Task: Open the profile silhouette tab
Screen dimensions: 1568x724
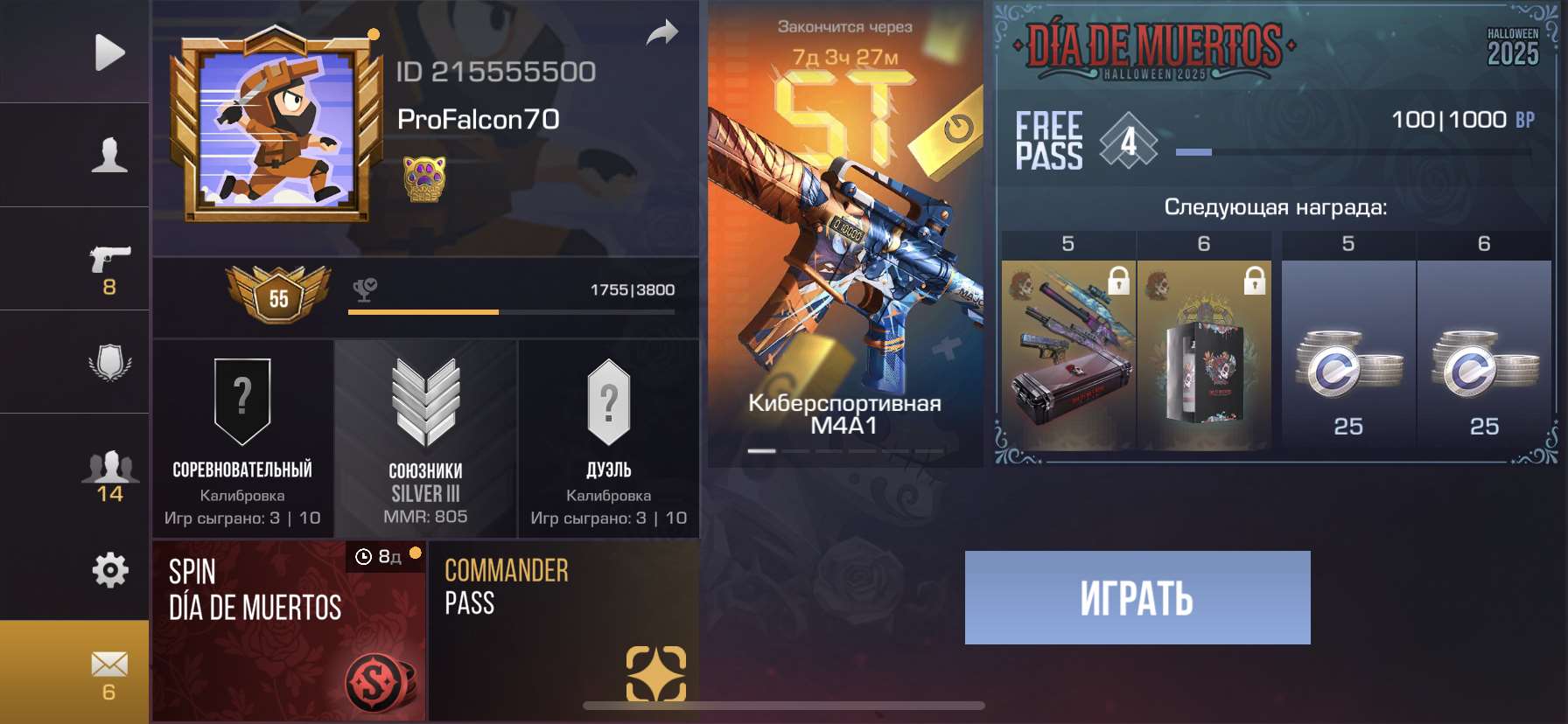Action: click(x=109, y=155)
